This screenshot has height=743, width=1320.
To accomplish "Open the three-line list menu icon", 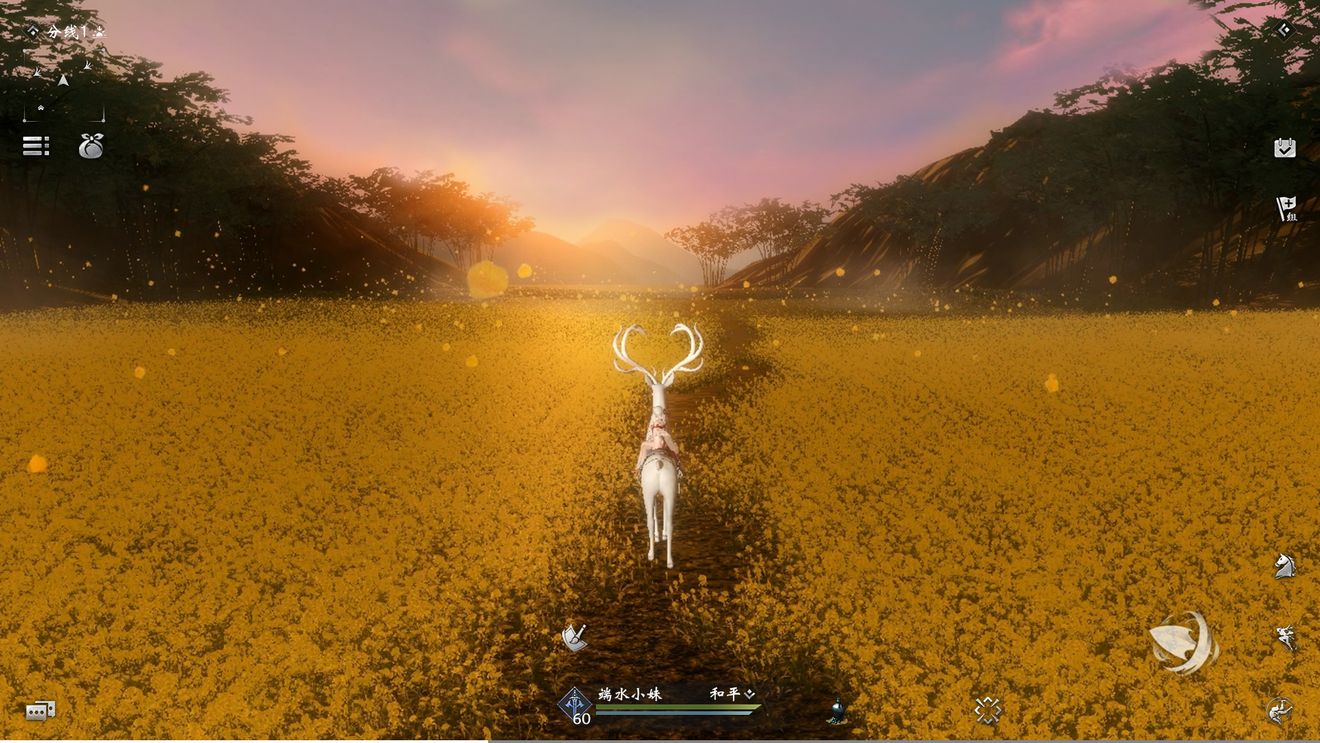I will [x=36, y=147].
